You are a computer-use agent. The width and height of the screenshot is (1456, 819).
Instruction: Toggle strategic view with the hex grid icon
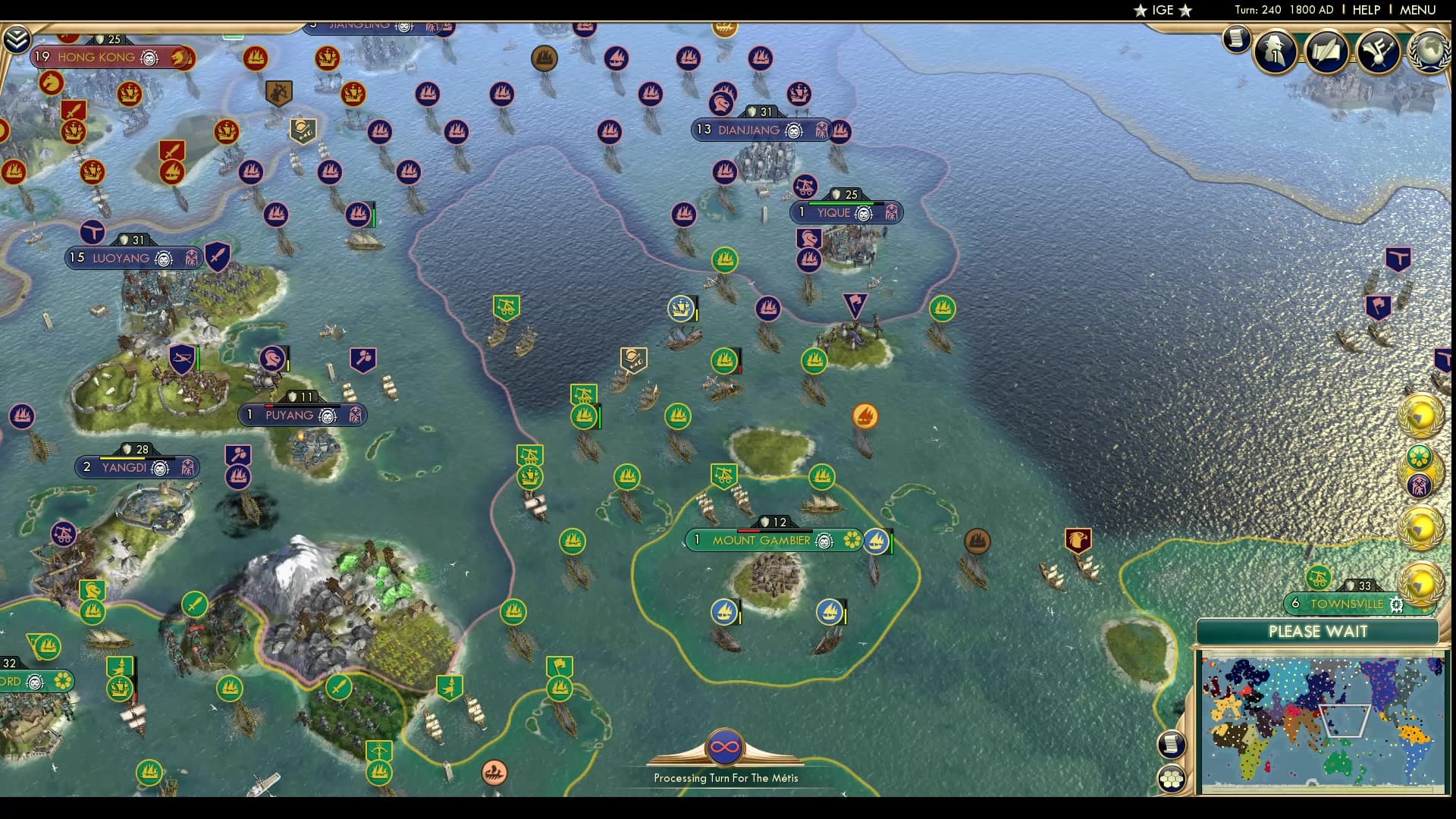click(1172, 777)
